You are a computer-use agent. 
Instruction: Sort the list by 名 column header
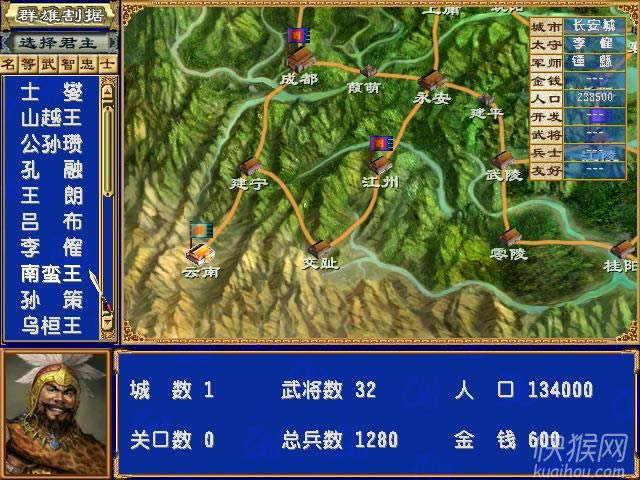coord(9,63)
